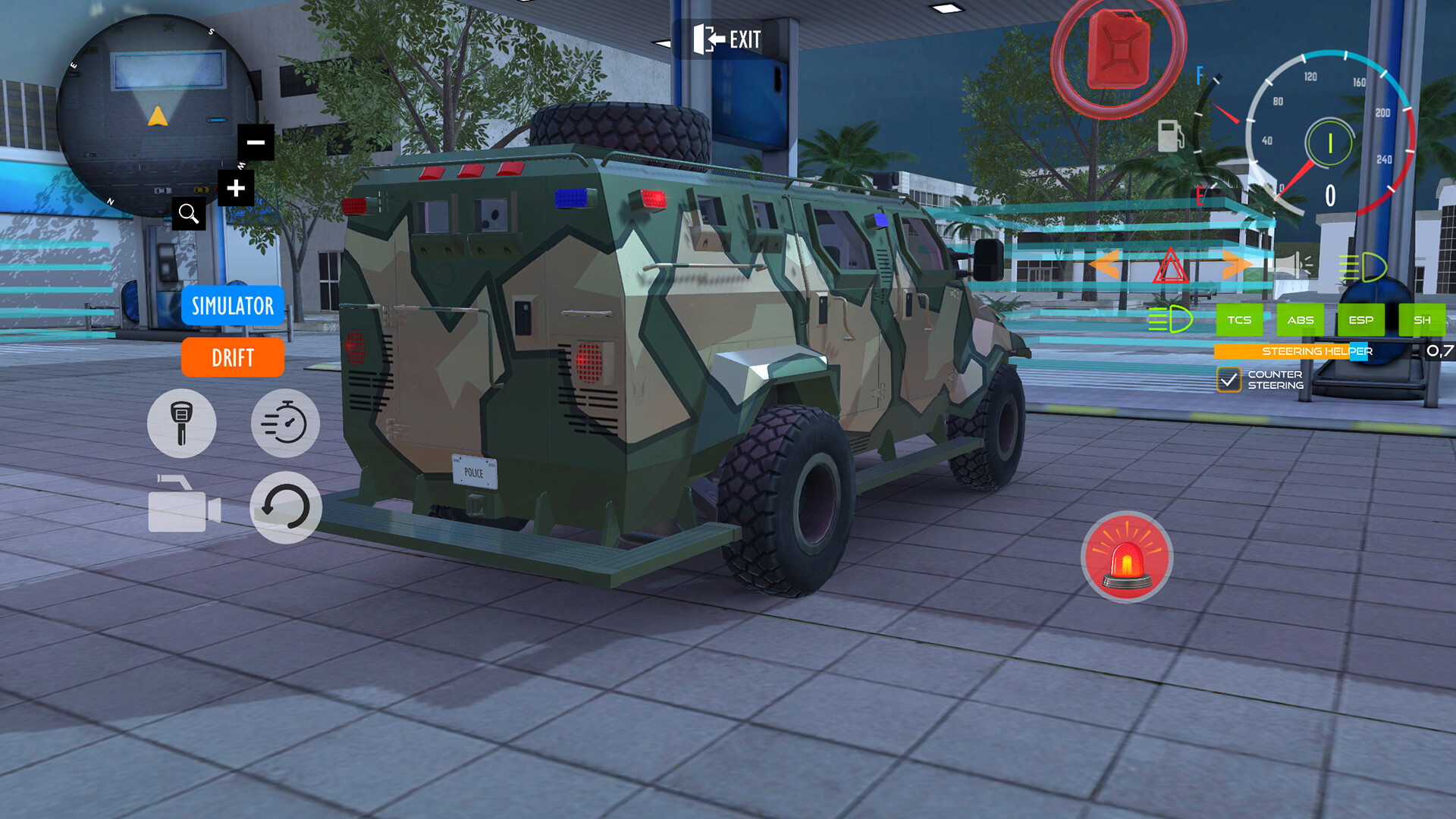Toggle the TCS traction control
1456x819 pixels.
(x=1240, y=320)
